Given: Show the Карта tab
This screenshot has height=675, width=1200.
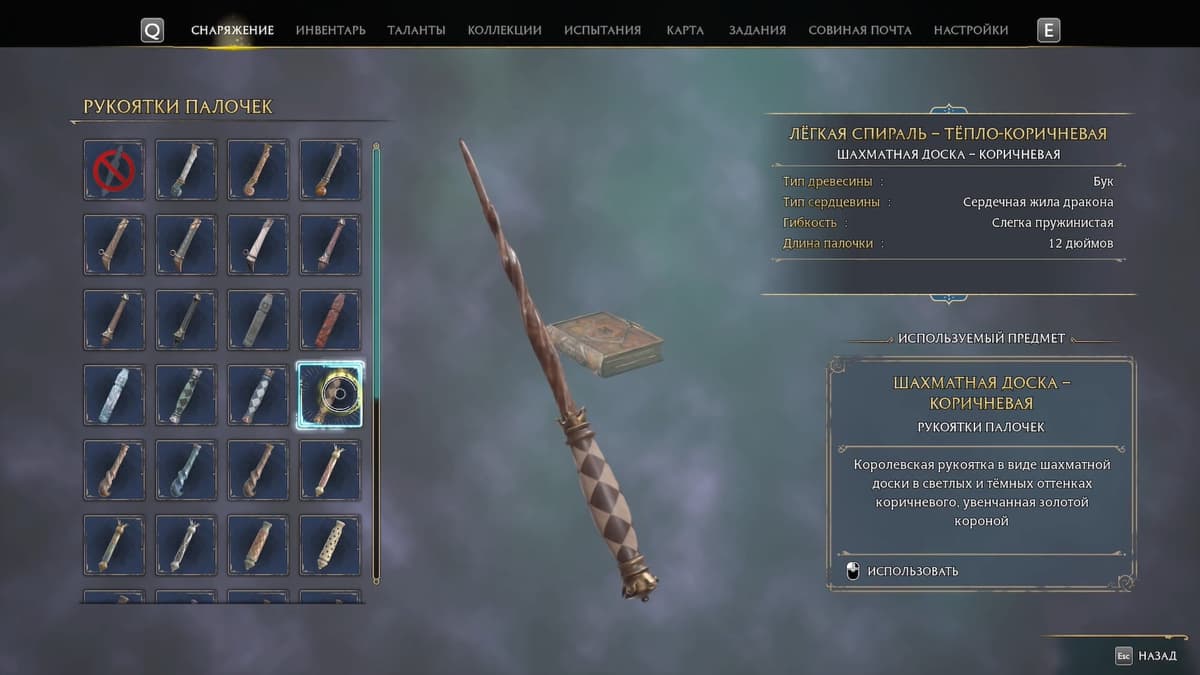Looking at the screenshot, I should [685, 30].
